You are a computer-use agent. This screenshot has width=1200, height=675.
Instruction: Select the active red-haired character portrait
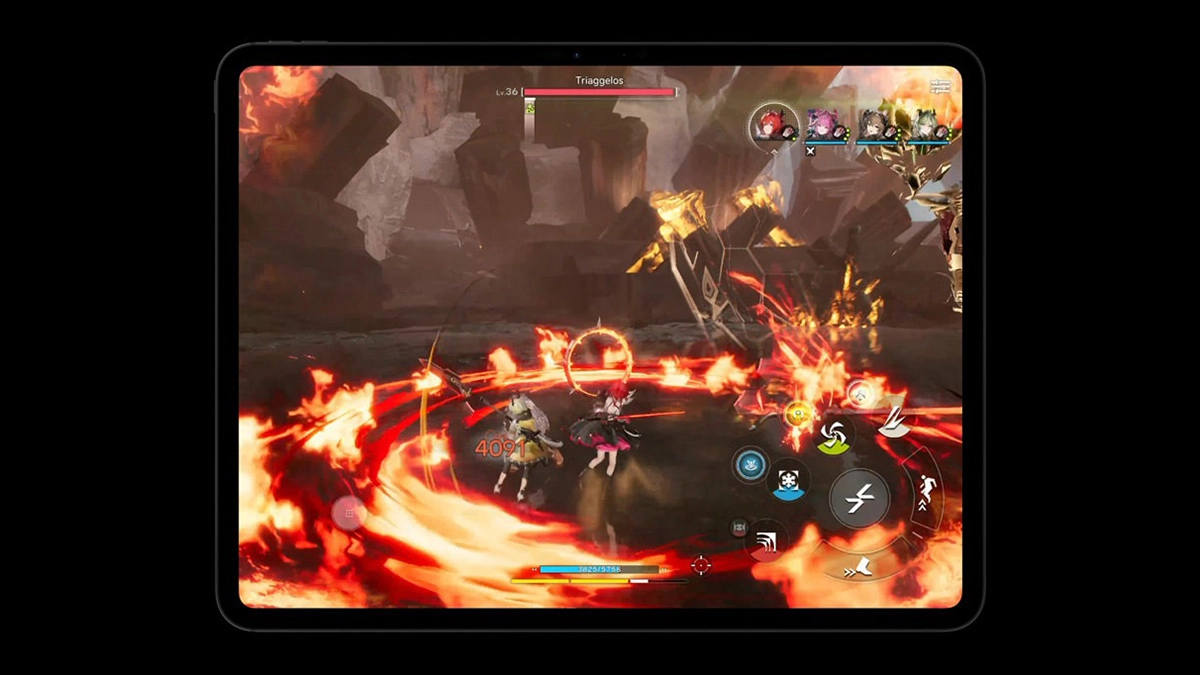[x=774, y=124]
